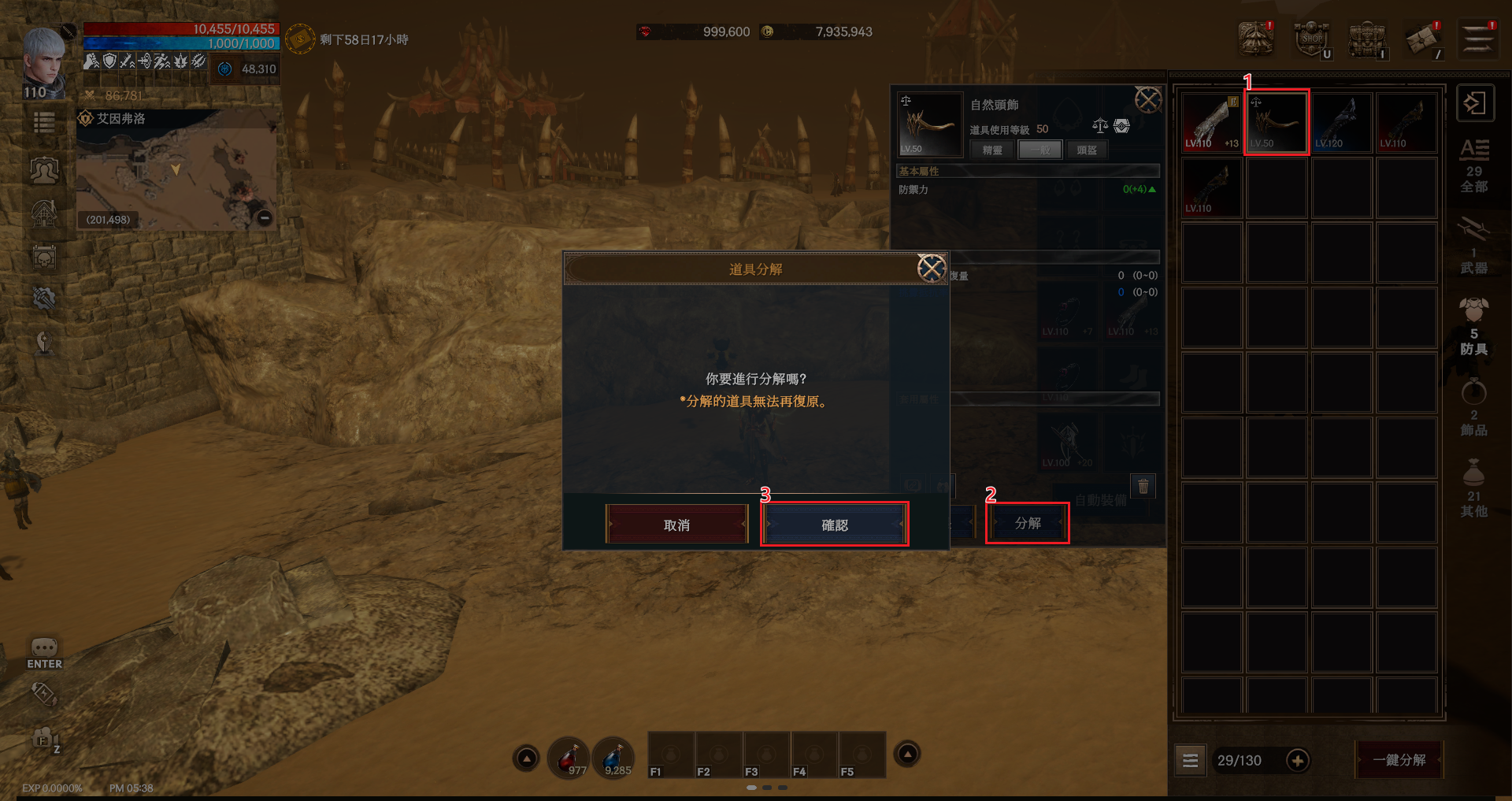This screenshot has height=801, width=1512.
Task: Use the 一鍵分解 one-click disassemble button
Action: (1399, 760)
